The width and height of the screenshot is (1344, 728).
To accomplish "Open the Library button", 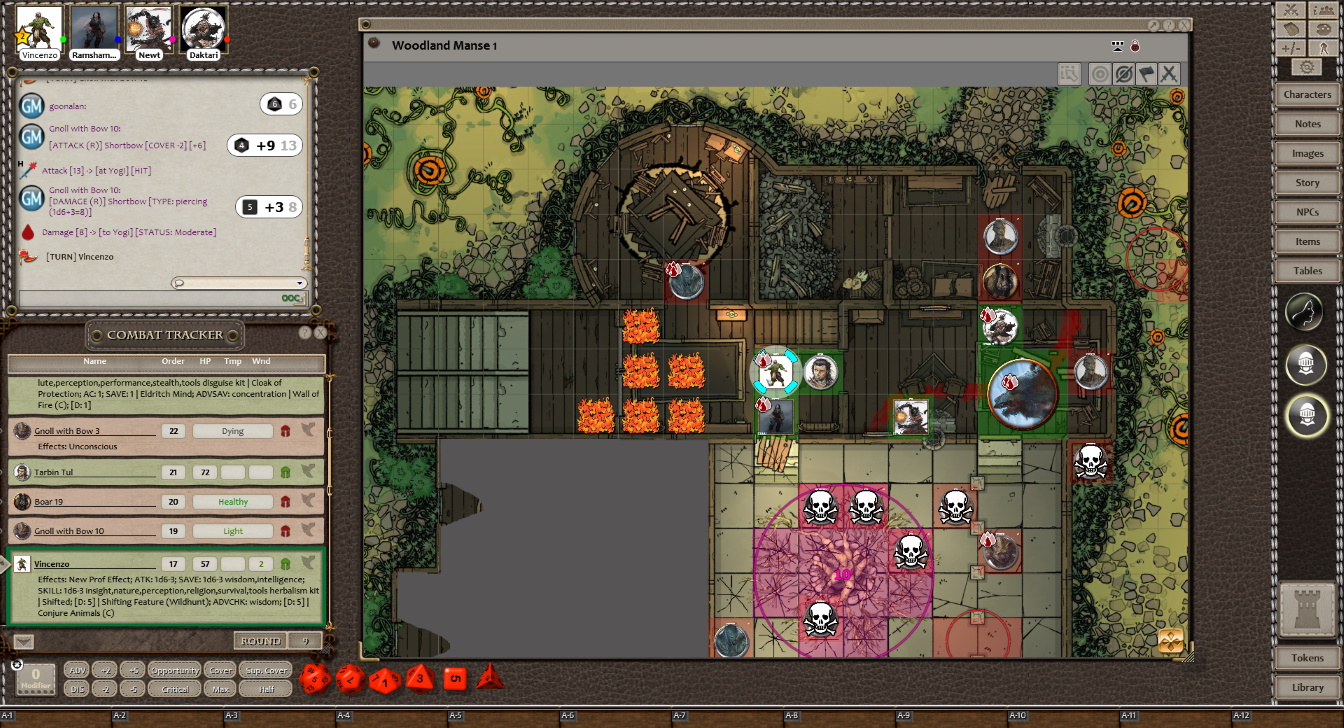I will [x=1307, y=687].
